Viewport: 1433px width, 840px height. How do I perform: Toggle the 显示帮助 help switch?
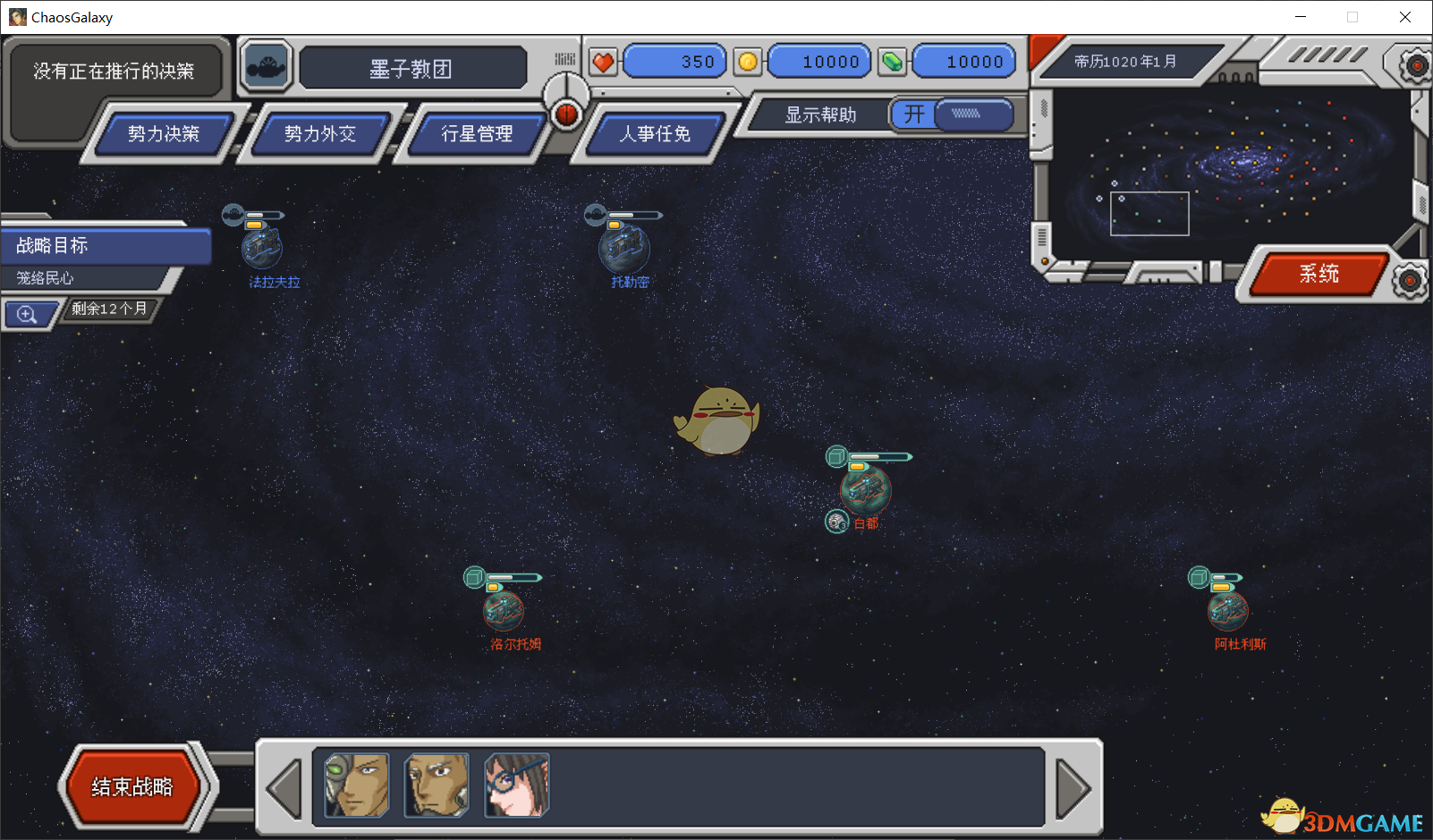pyautogui.click(x=952, y=115)
